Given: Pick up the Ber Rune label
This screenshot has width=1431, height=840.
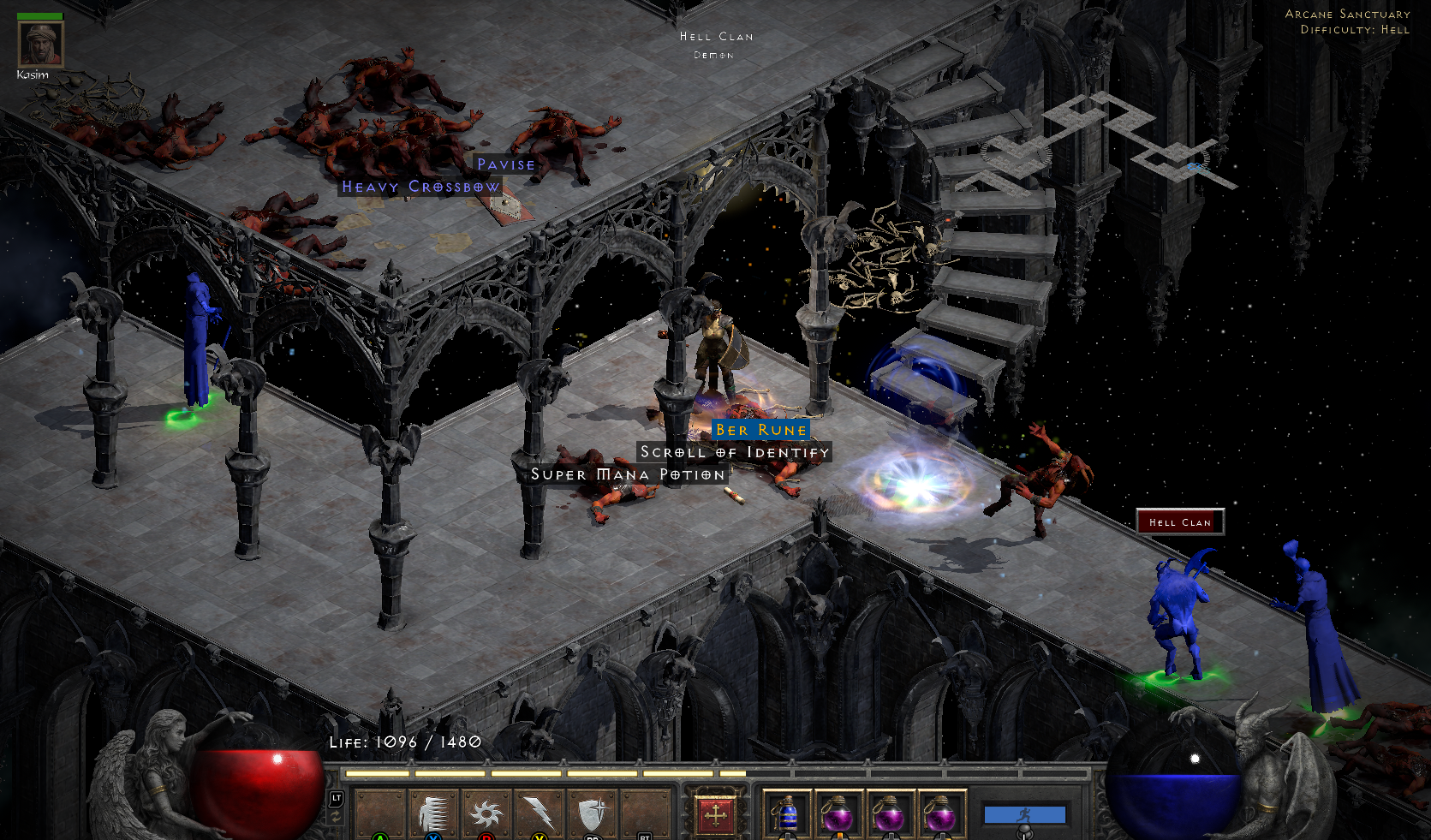Looking at the screenshot, I should (760, 430).
